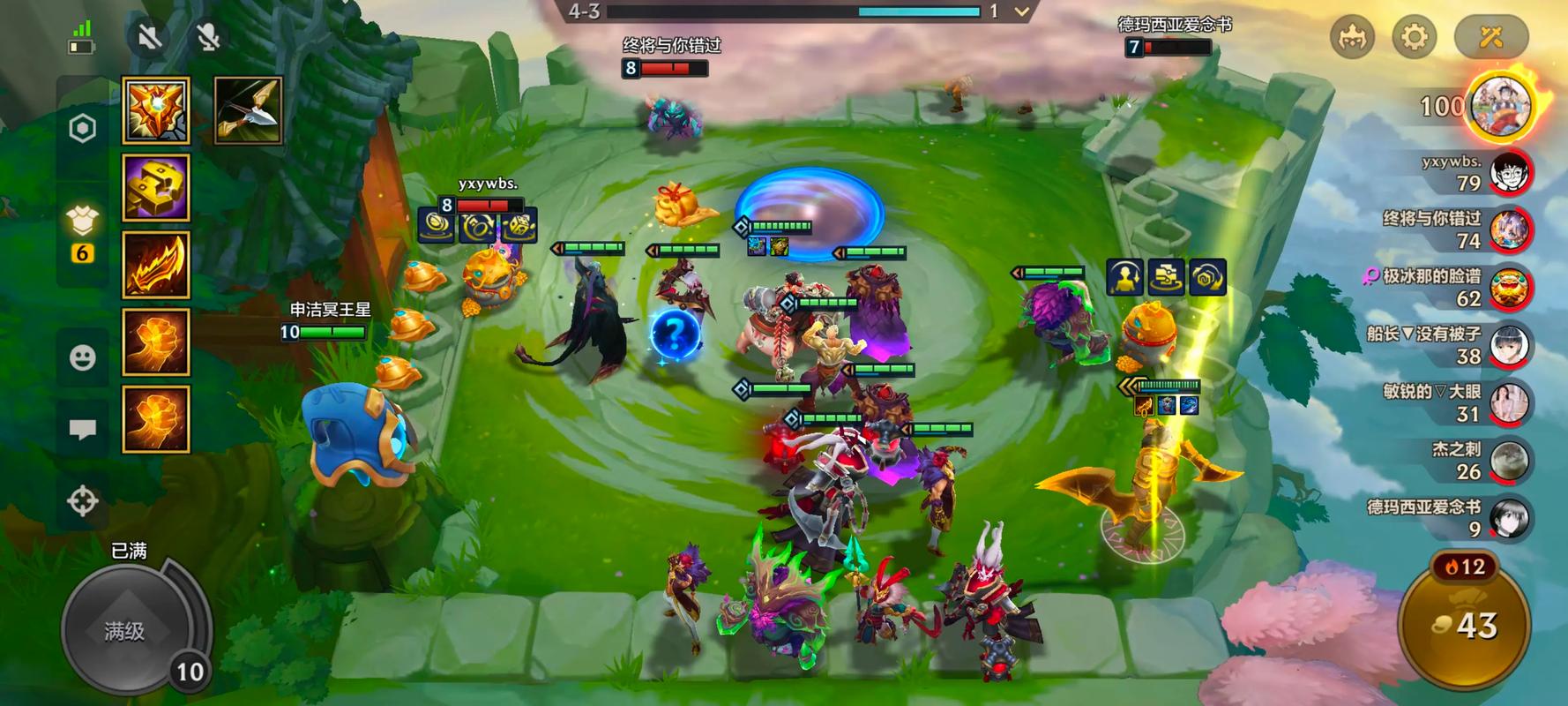Viewport: 1568px width, 706px height.
Task: Open the crossed-tools button at top right
Action: pos(1490,37)
